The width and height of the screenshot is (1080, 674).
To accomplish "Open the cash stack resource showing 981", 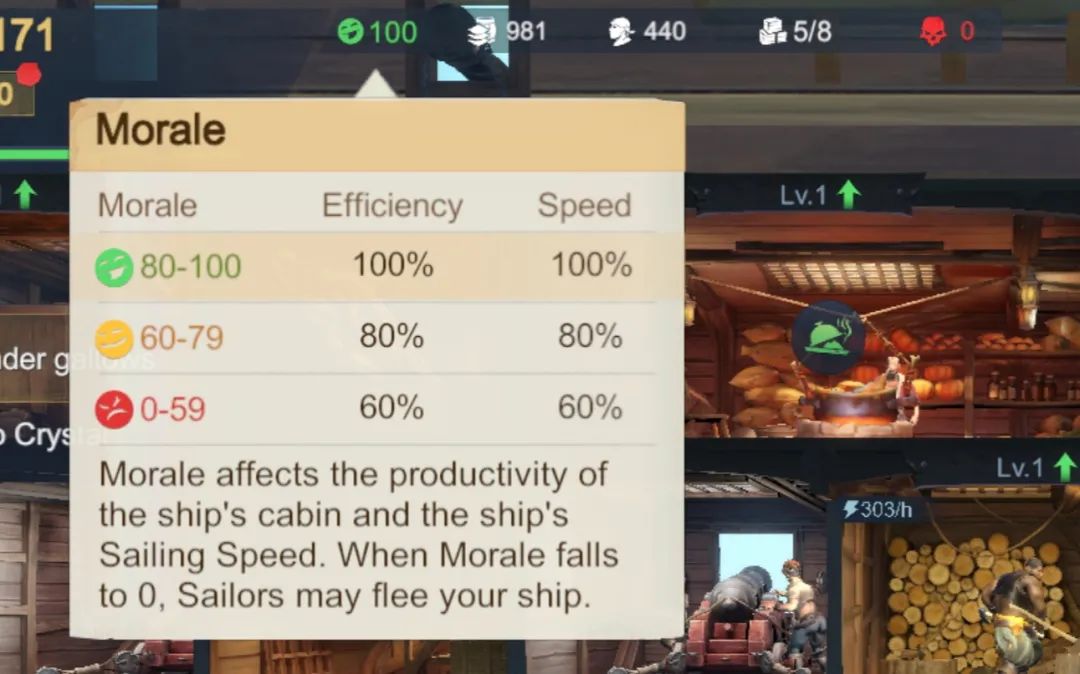I will point(482,32).
